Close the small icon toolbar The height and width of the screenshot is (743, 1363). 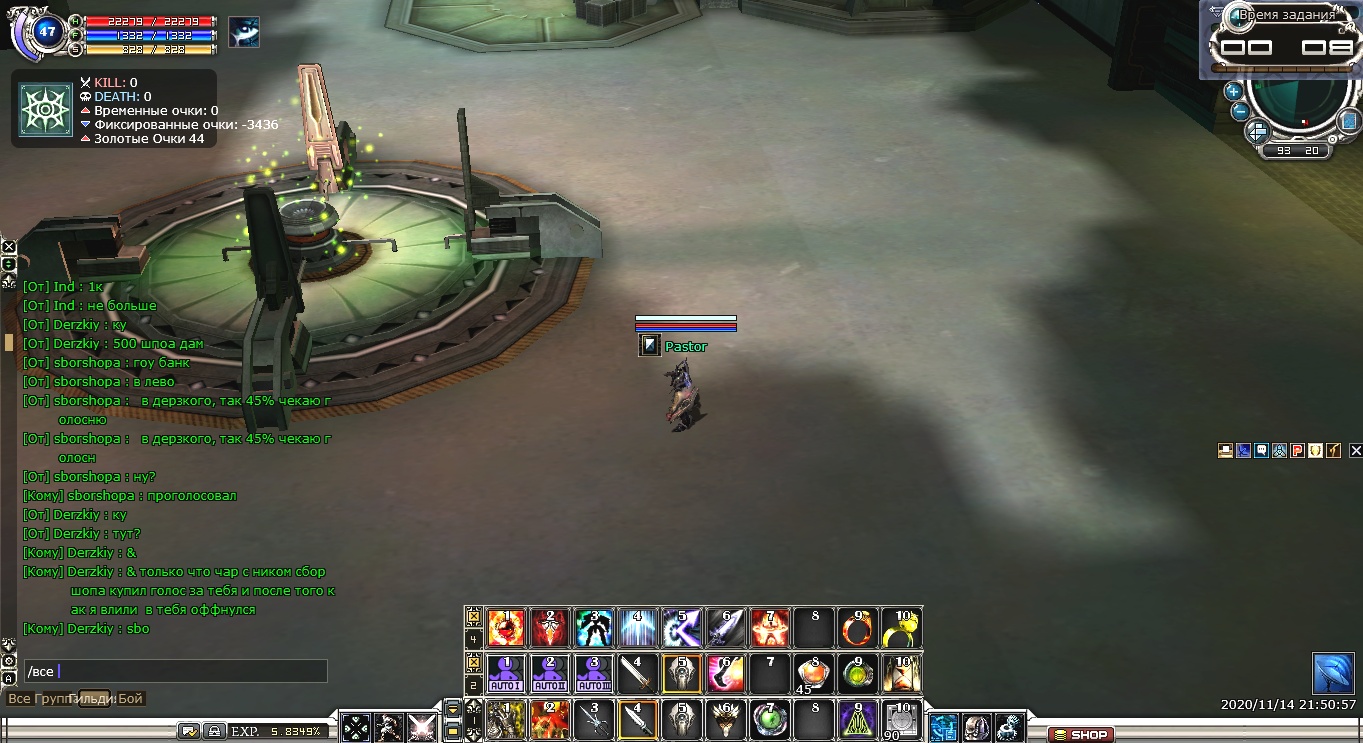[x=1355, y=451]
